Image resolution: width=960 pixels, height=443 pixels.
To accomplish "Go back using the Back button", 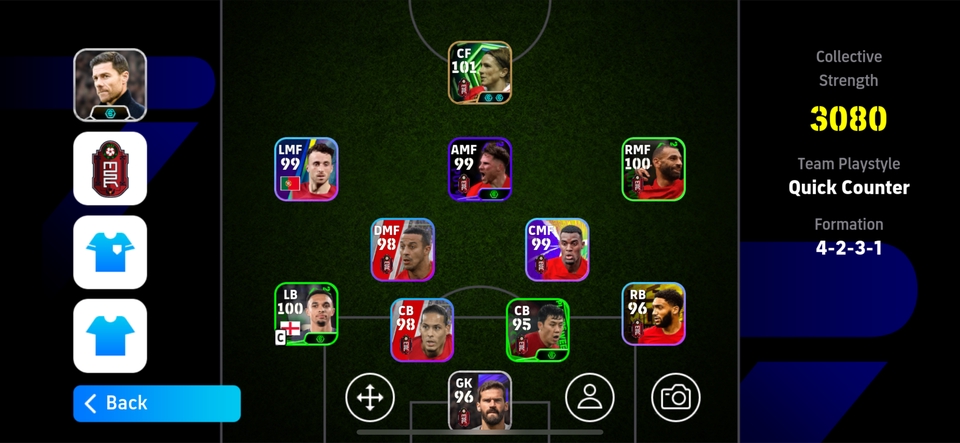I will pyautogui.click(x=156, y=403).
